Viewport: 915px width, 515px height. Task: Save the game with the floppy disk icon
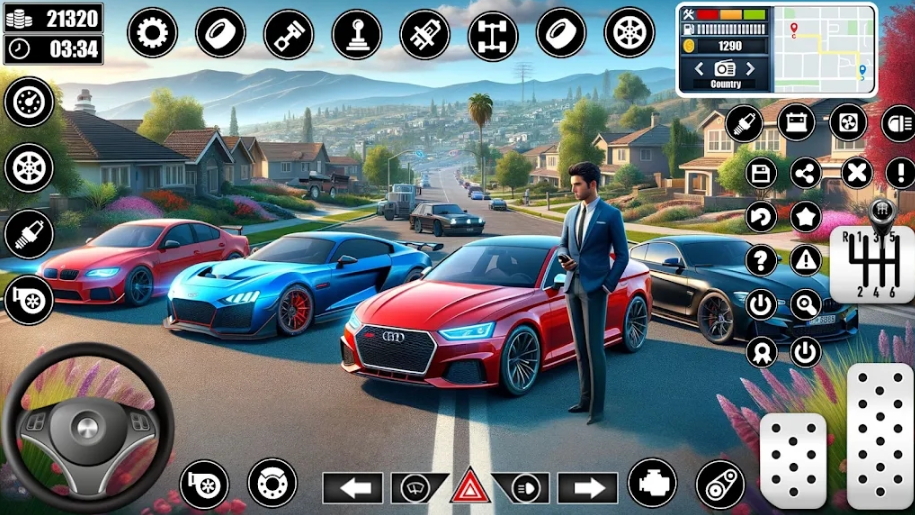tap(761, 173)
